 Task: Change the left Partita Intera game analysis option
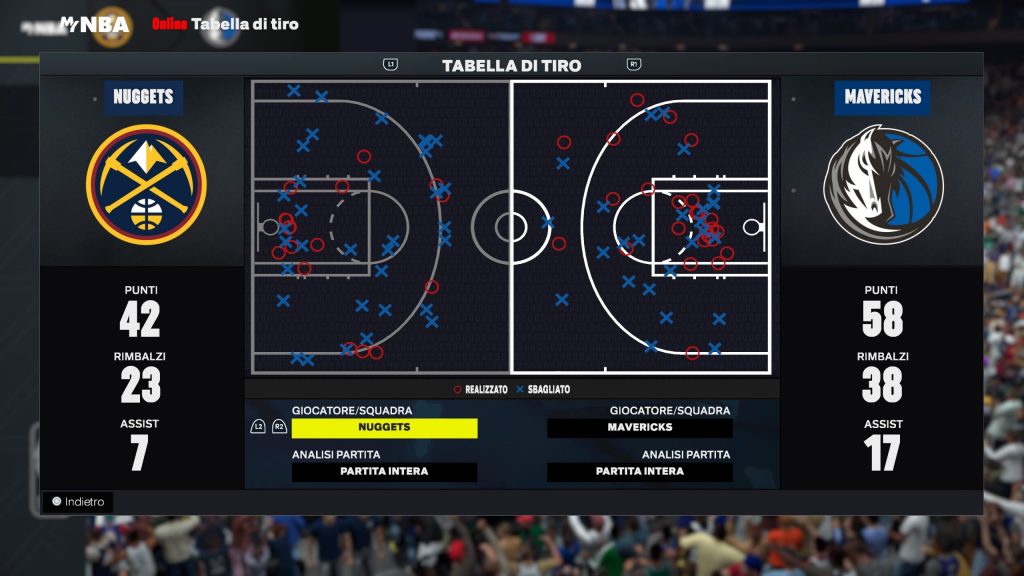click(384, 472)
